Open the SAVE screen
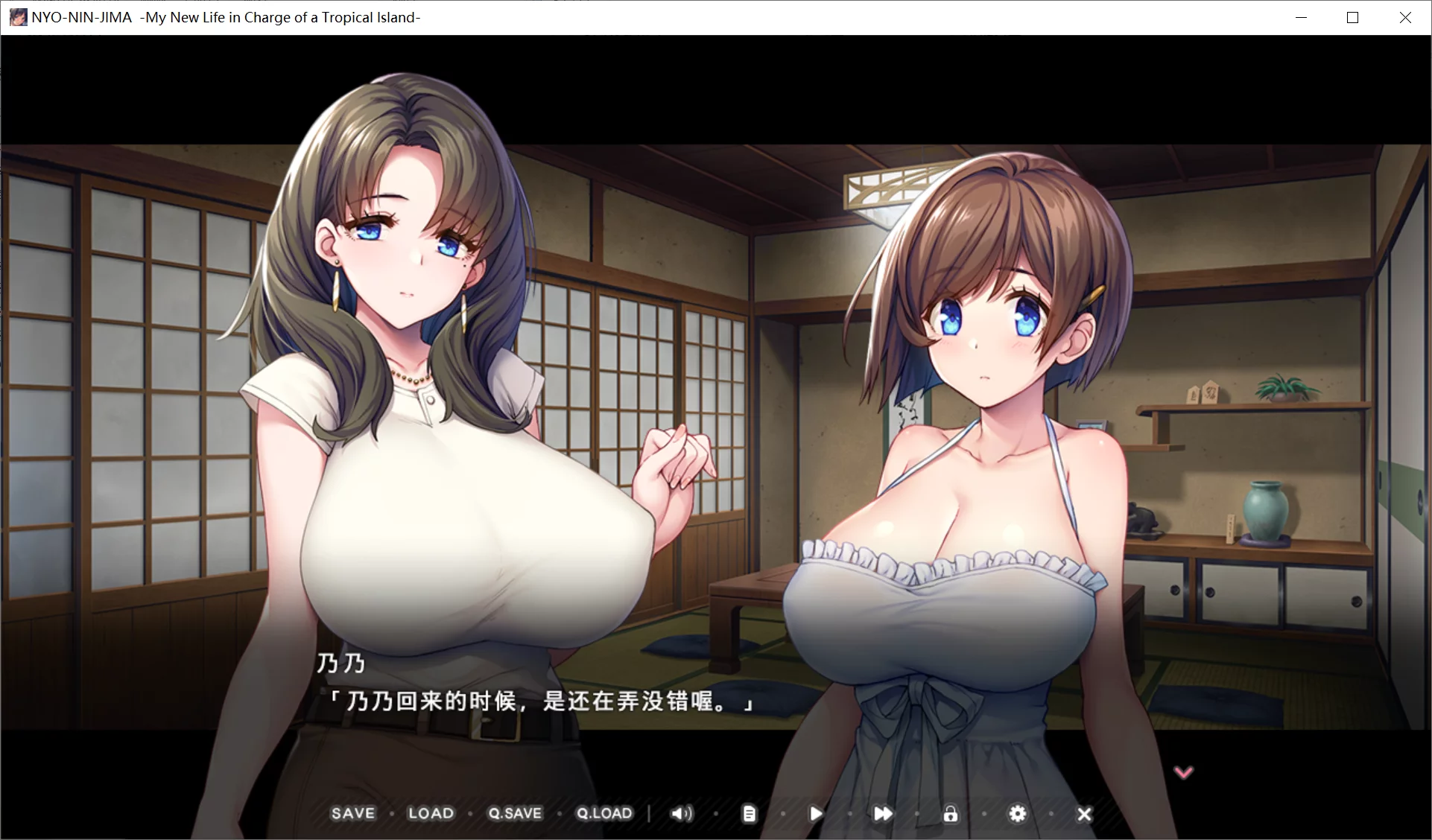The image size is (1432, 840). pyautogui.click(x=353, y=813)
